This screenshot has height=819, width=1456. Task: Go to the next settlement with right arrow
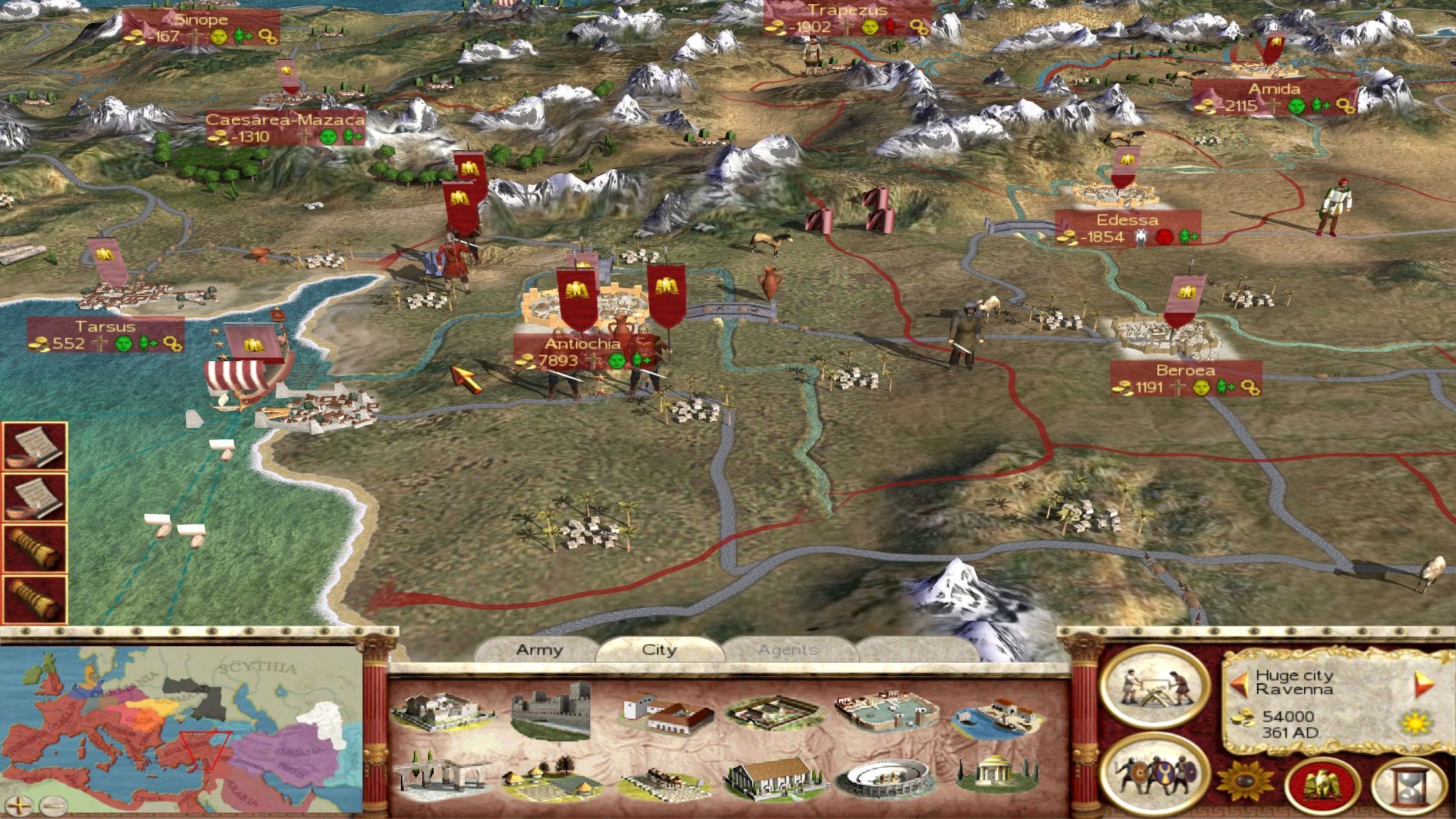pos(1424,683)
